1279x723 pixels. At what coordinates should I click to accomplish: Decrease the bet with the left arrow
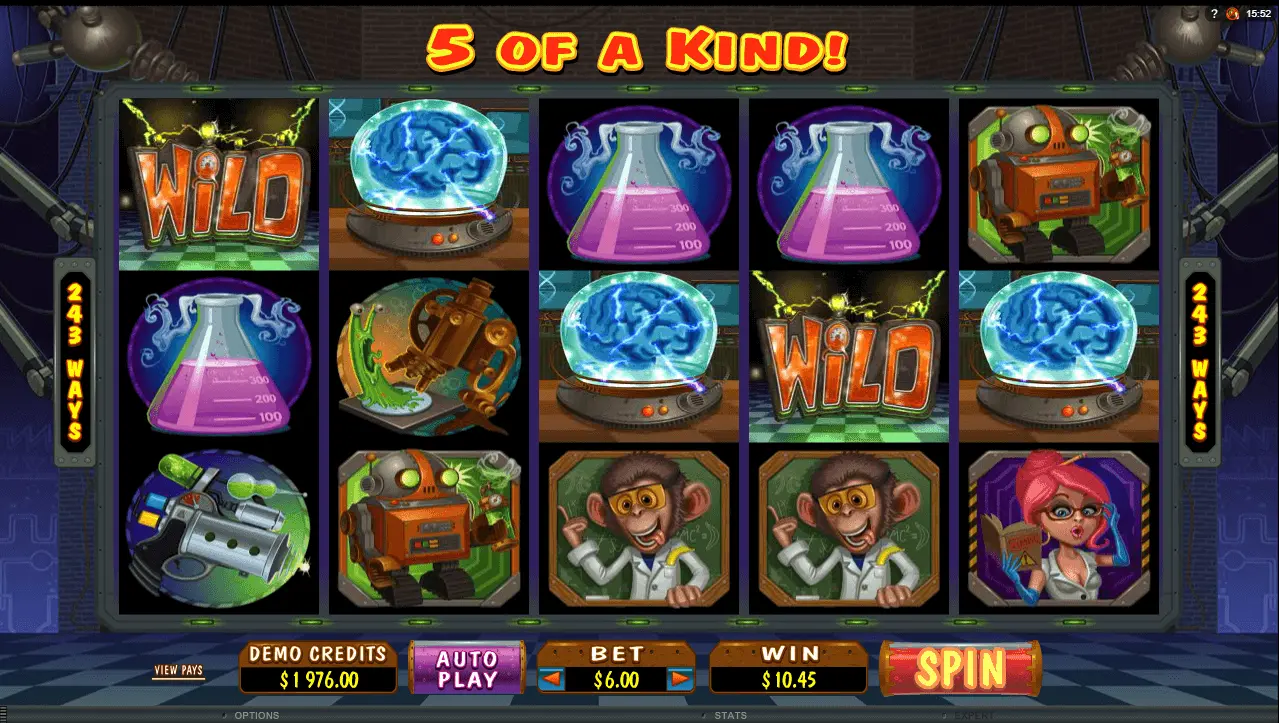(552, 680)
